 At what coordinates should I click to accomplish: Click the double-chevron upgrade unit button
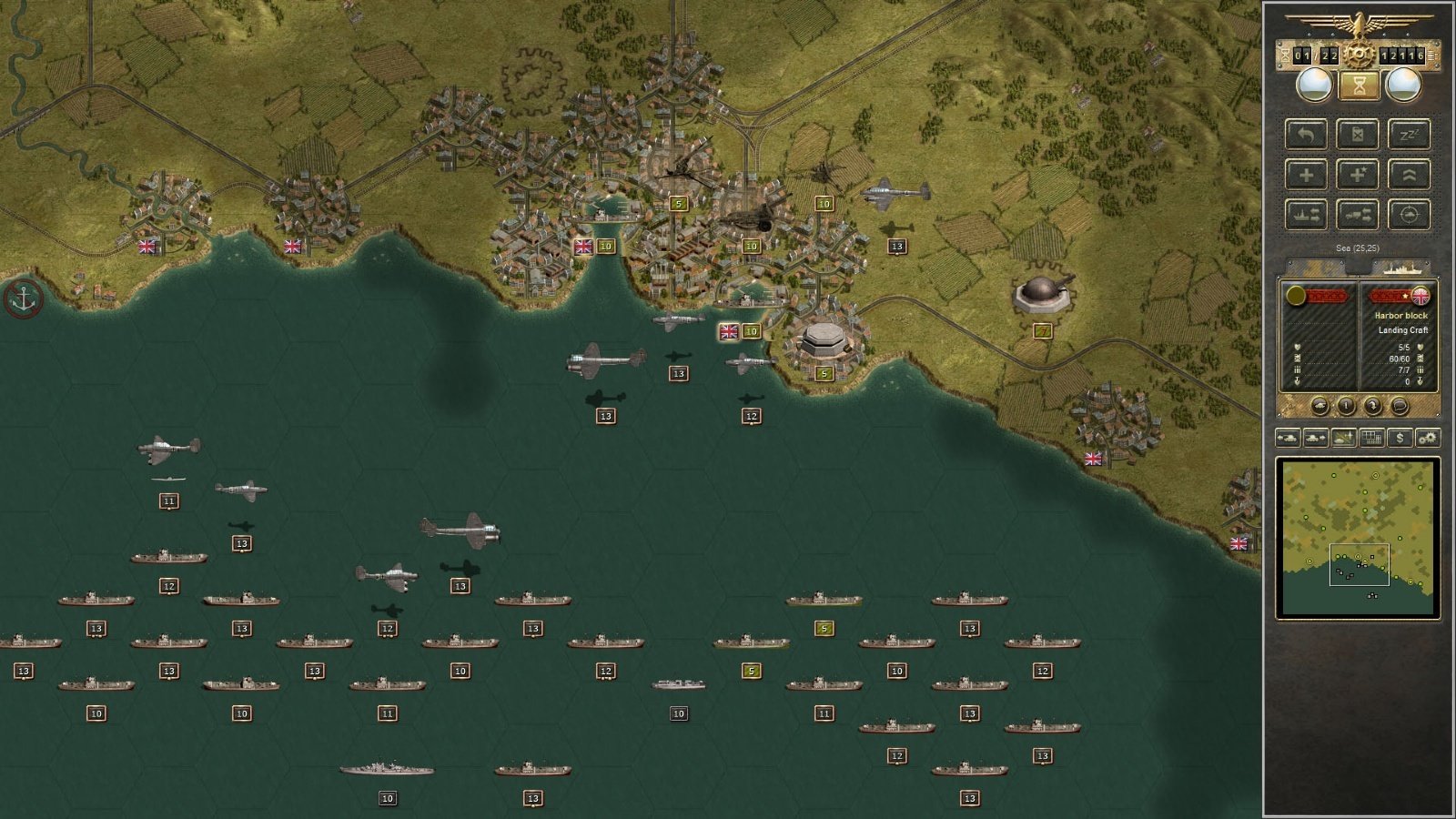(x=1409, y=175)
